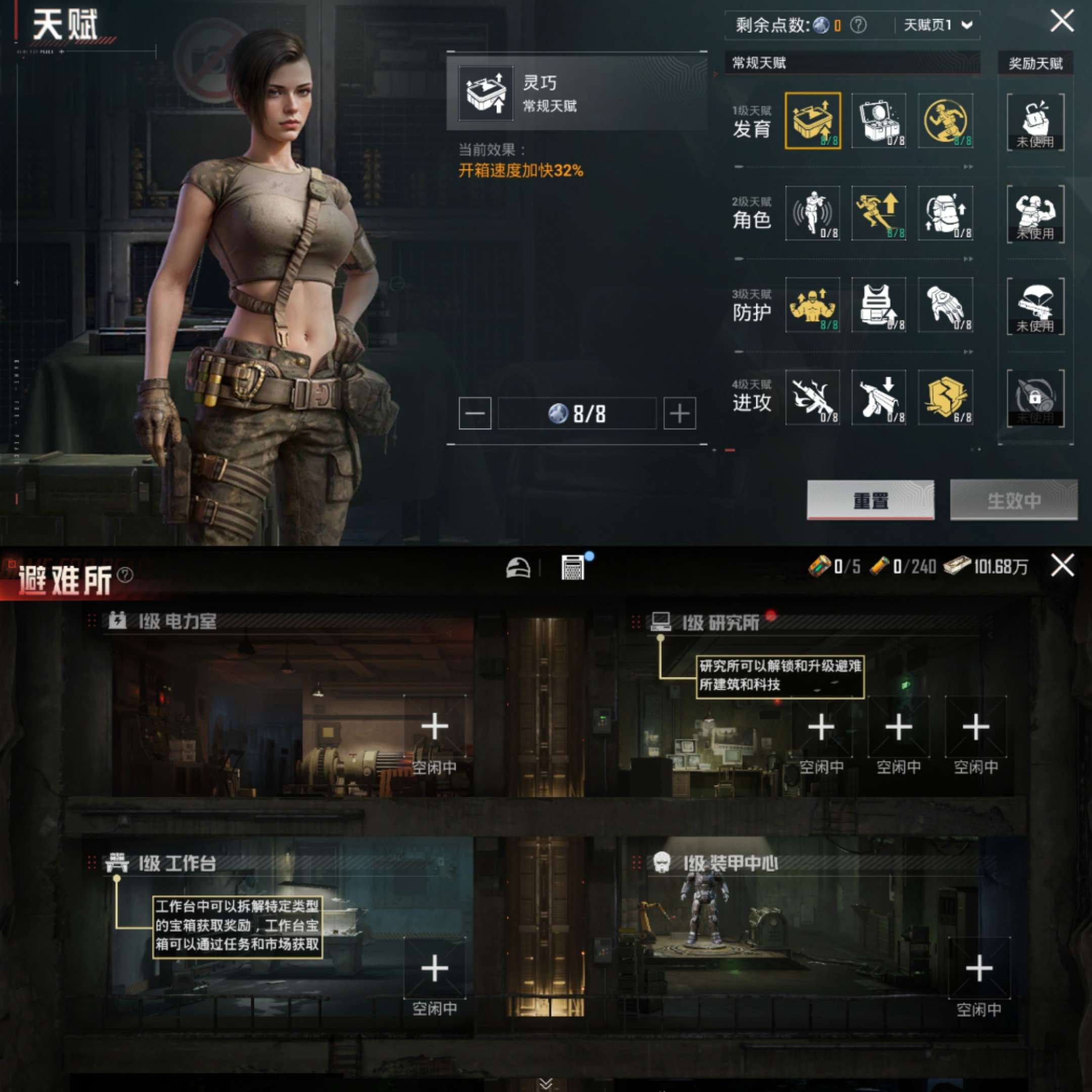
Task: Click the golden shield talent in 进攻 row
Action: 945,398
